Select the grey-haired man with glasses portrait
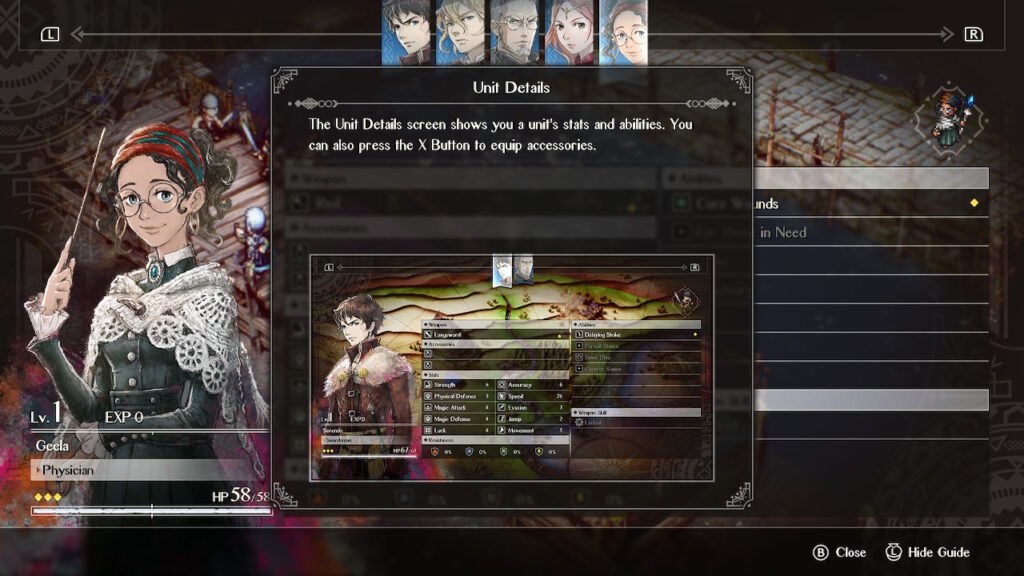 tap(514, 31)
